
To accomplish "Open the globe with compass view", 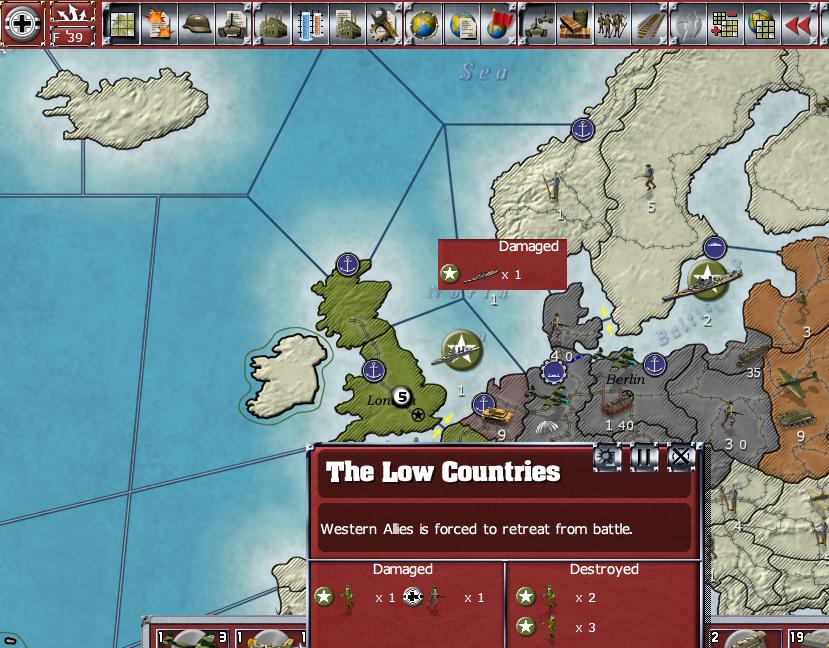I will pyautogui.click(x=425, y=21).
